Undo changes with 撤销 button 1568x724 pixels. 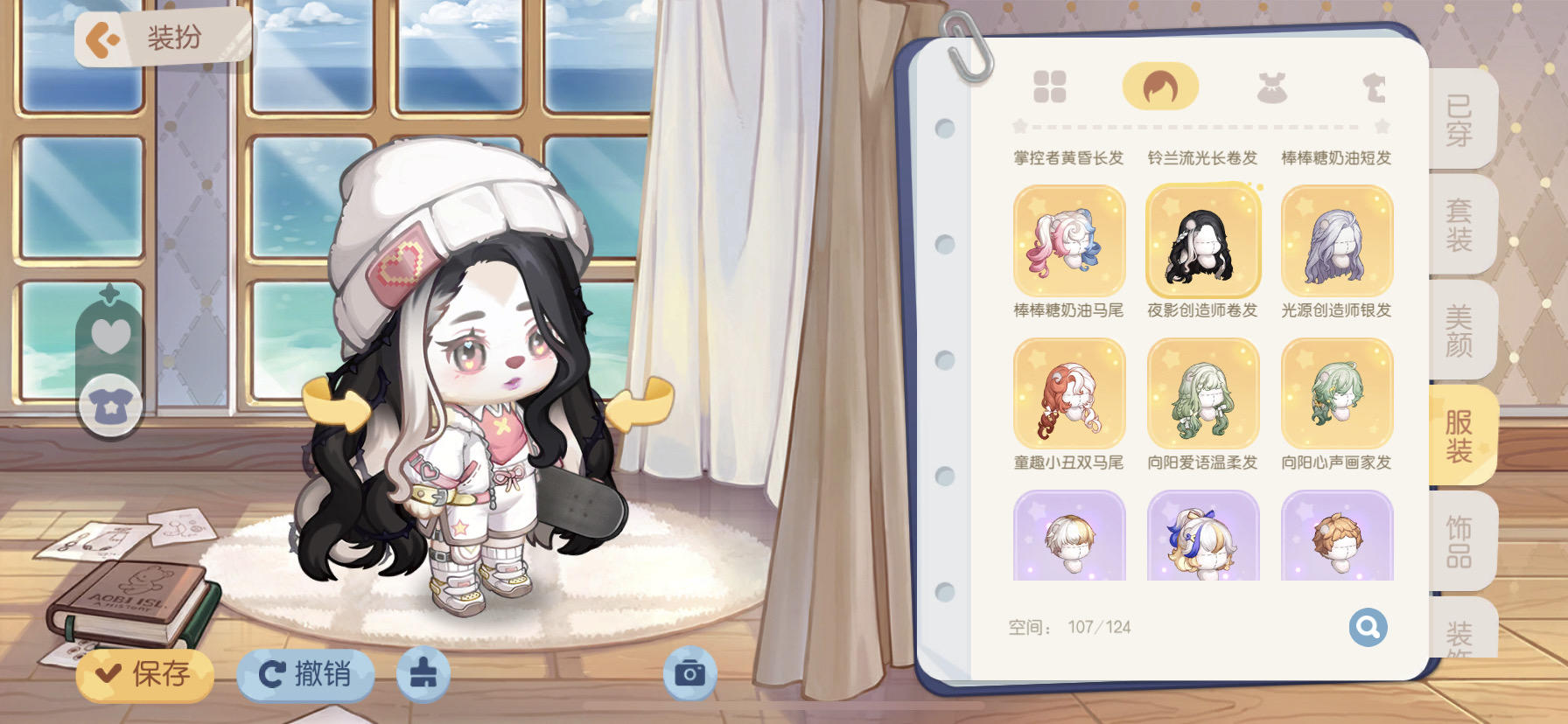click(306, 674)
